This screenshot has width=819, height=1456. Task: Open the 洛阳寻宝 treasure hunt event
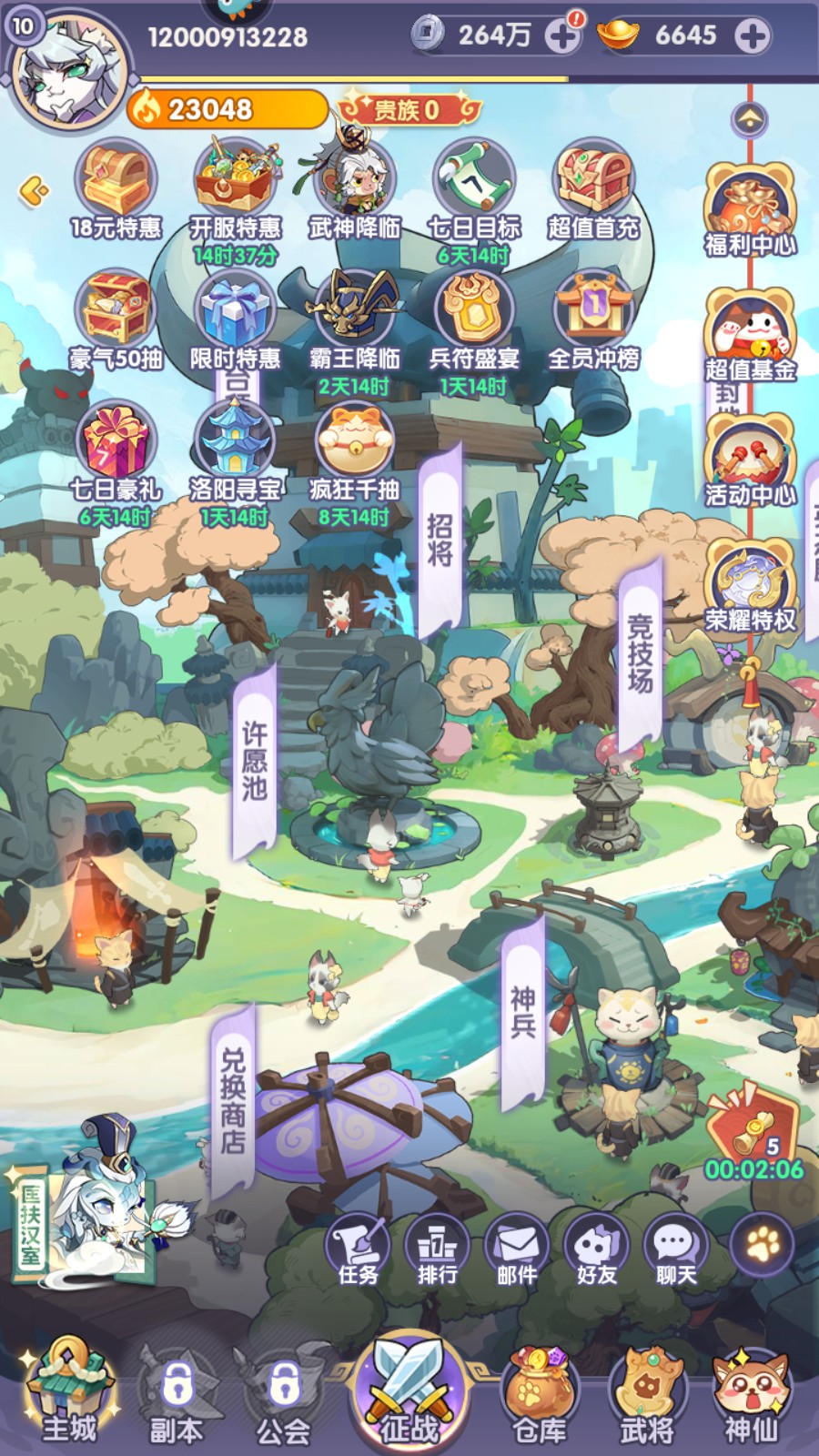235,452
